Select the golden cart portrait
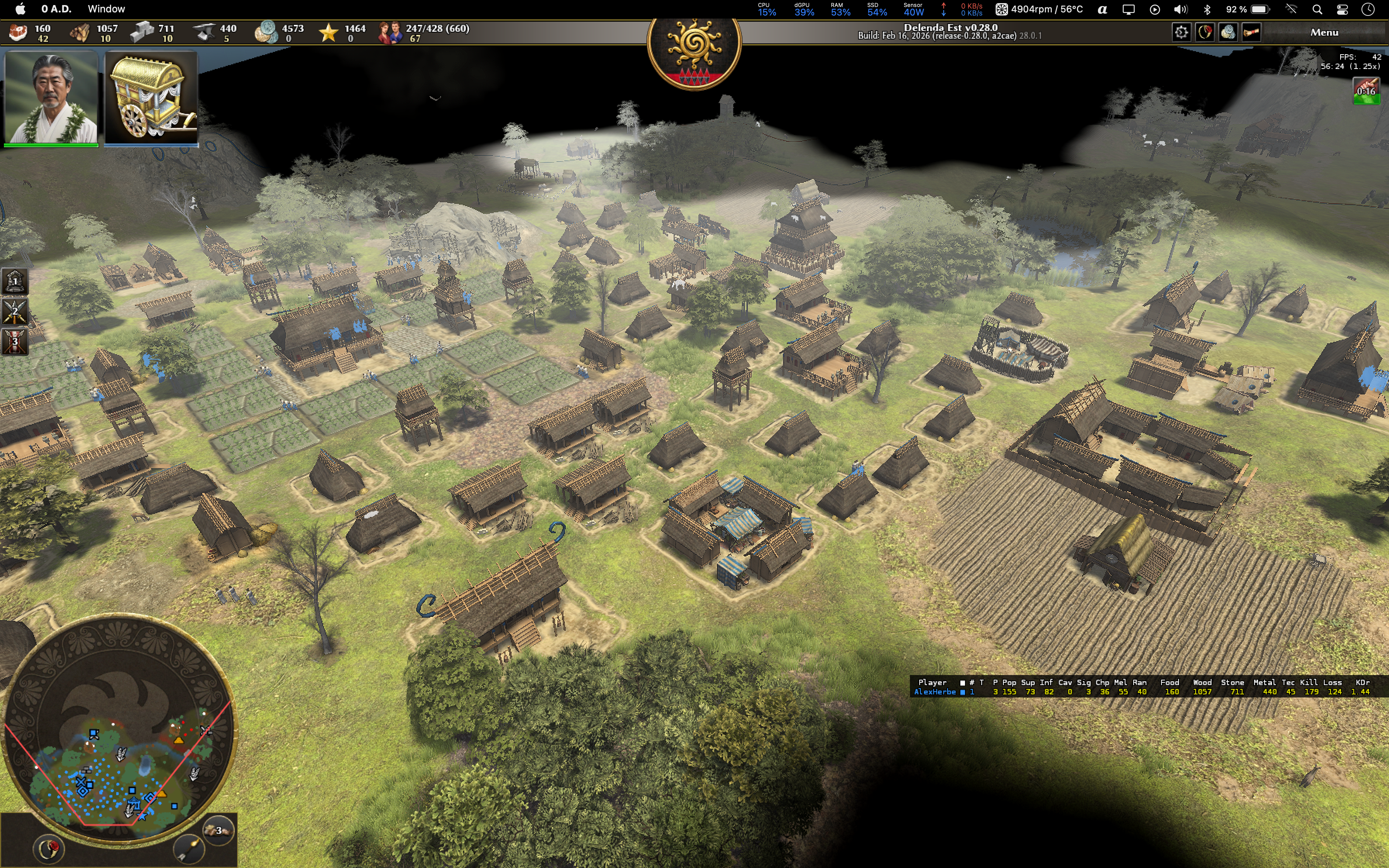Screen dimensions: 1389x868 (x=152, y=98)
